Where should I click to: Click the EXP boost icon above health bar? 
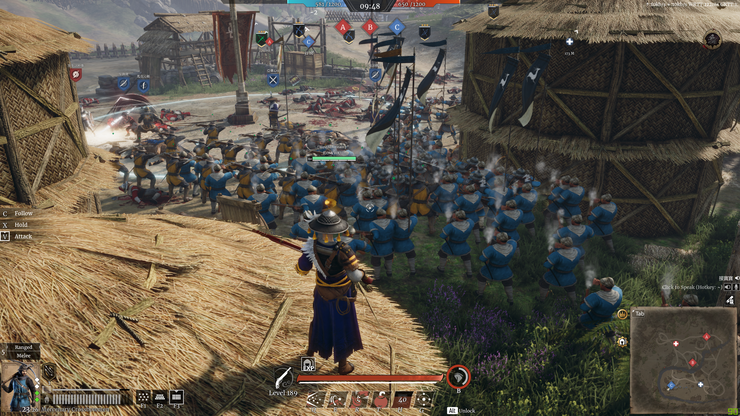[308, 365]
